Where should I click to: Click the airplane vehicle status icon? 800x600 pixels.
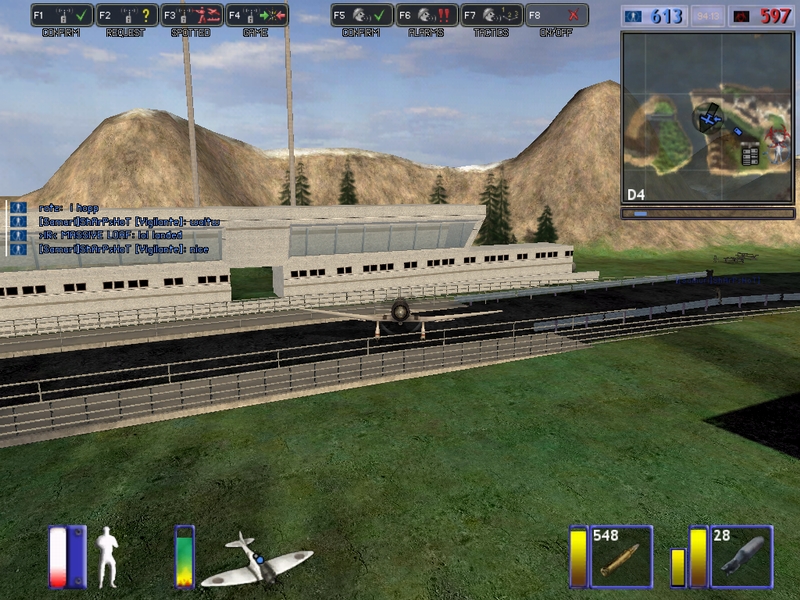pos(256,560)
